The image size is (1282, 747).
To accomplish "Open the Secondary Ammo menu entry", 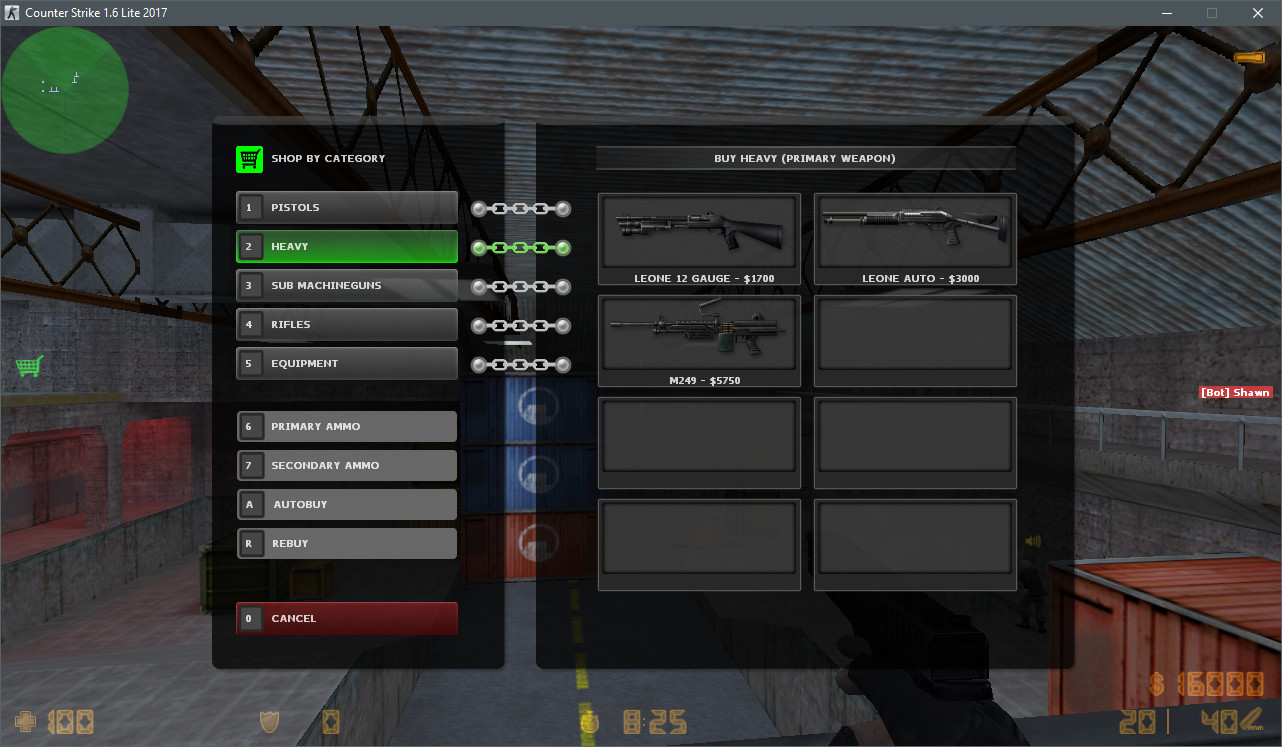I will pyautogui.click(x=346, y=465).
